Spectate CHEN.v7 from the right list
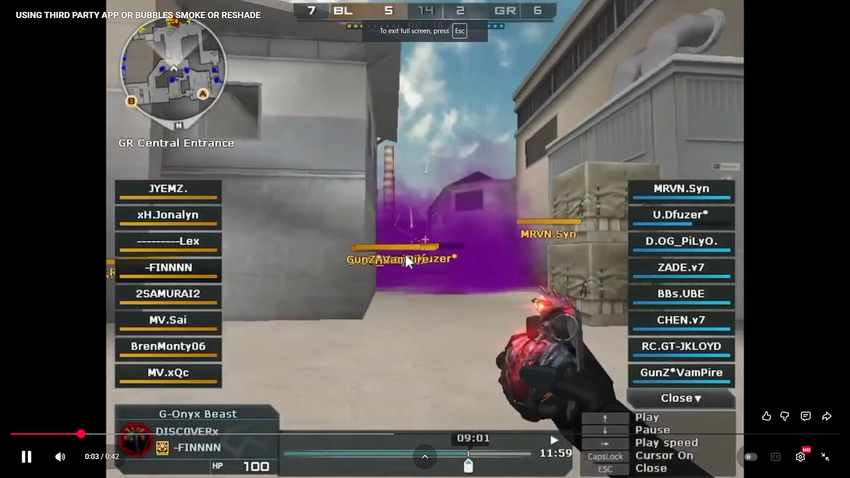The height and width of the screenshot is (478, 850). coord(681,321)
